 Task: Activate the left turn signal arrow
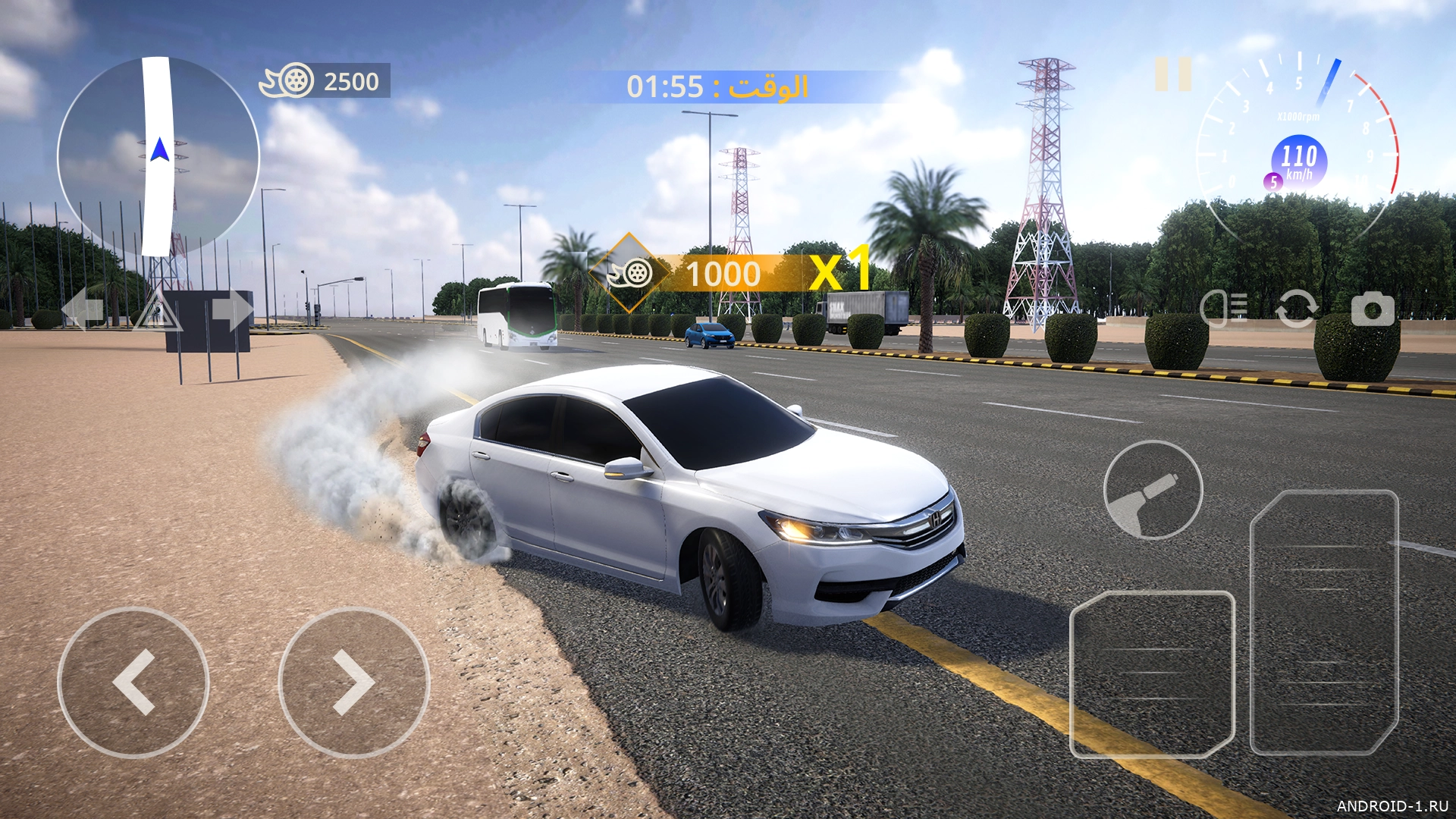pos(82,309)
